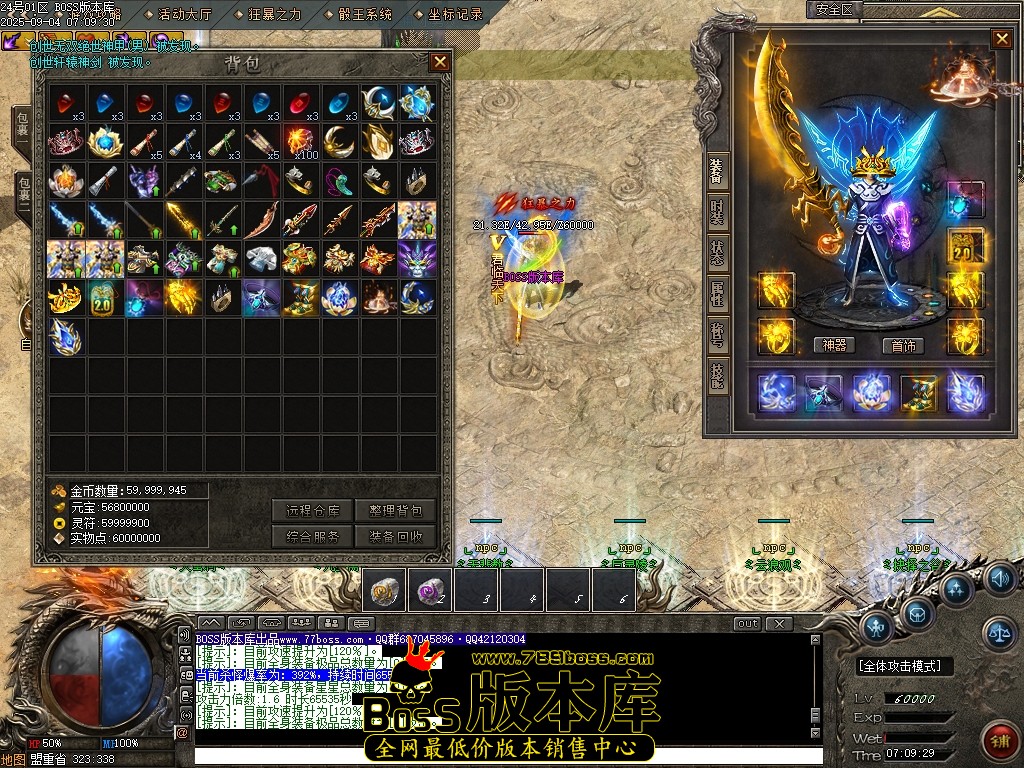Click the 全体攻击模式 attack mode button
Image resolution: width=1024 pixels, height=768 pixels.
(904, 666)
